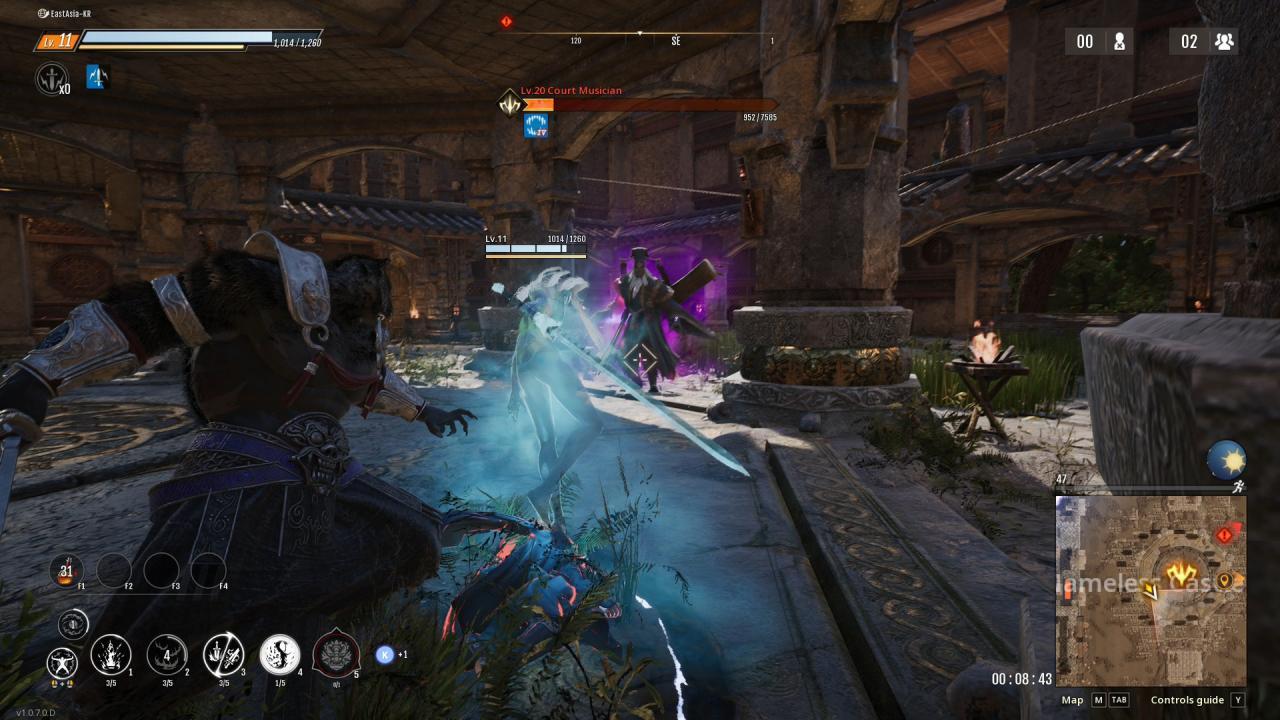The height and width of the screenshot is (720, 1280).
Task: Toggle the blue buff under the boss health bar
Action: point(536,124)
